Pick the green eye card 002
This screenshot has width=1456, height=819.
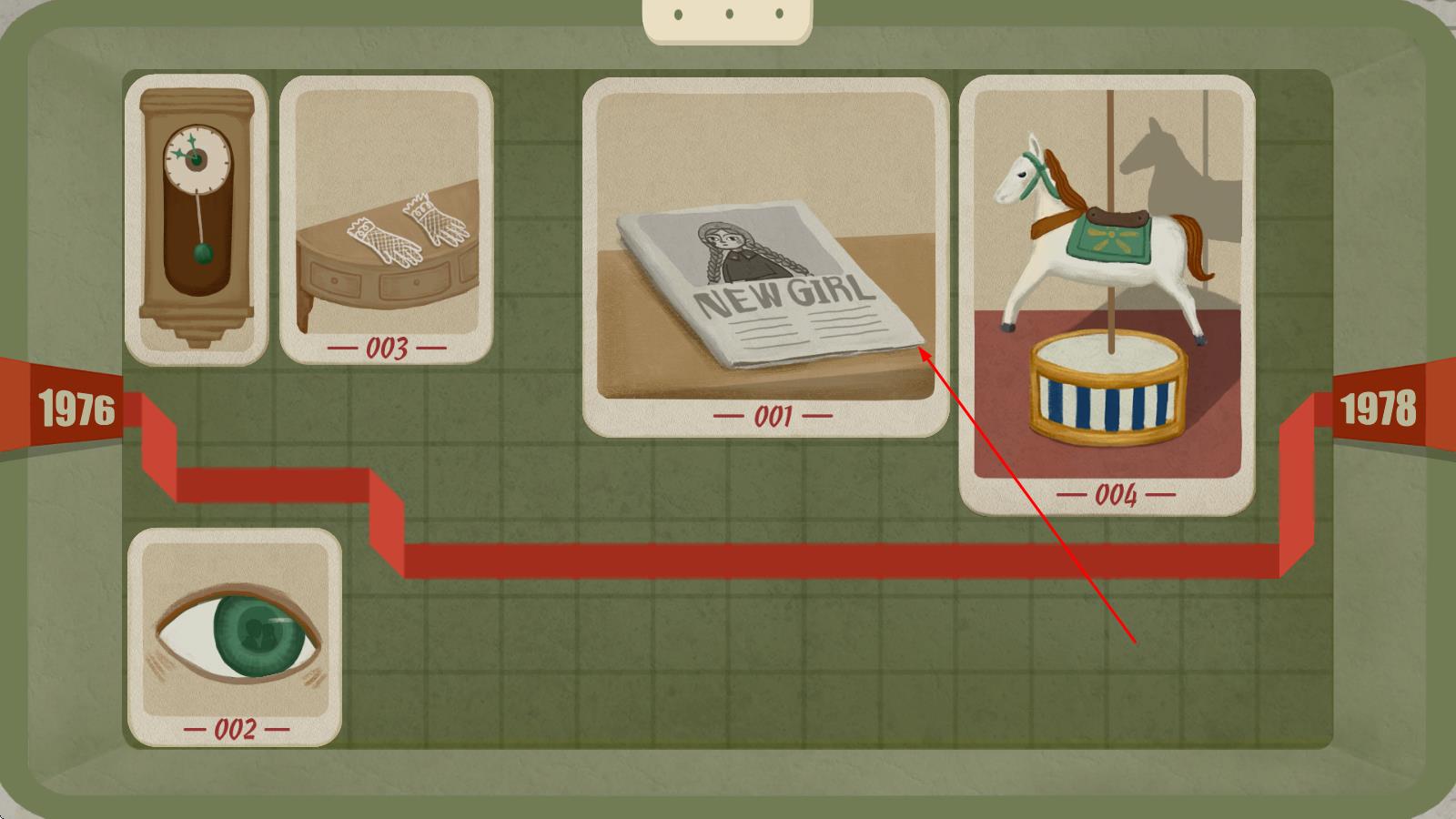click(x=235, y=637)
